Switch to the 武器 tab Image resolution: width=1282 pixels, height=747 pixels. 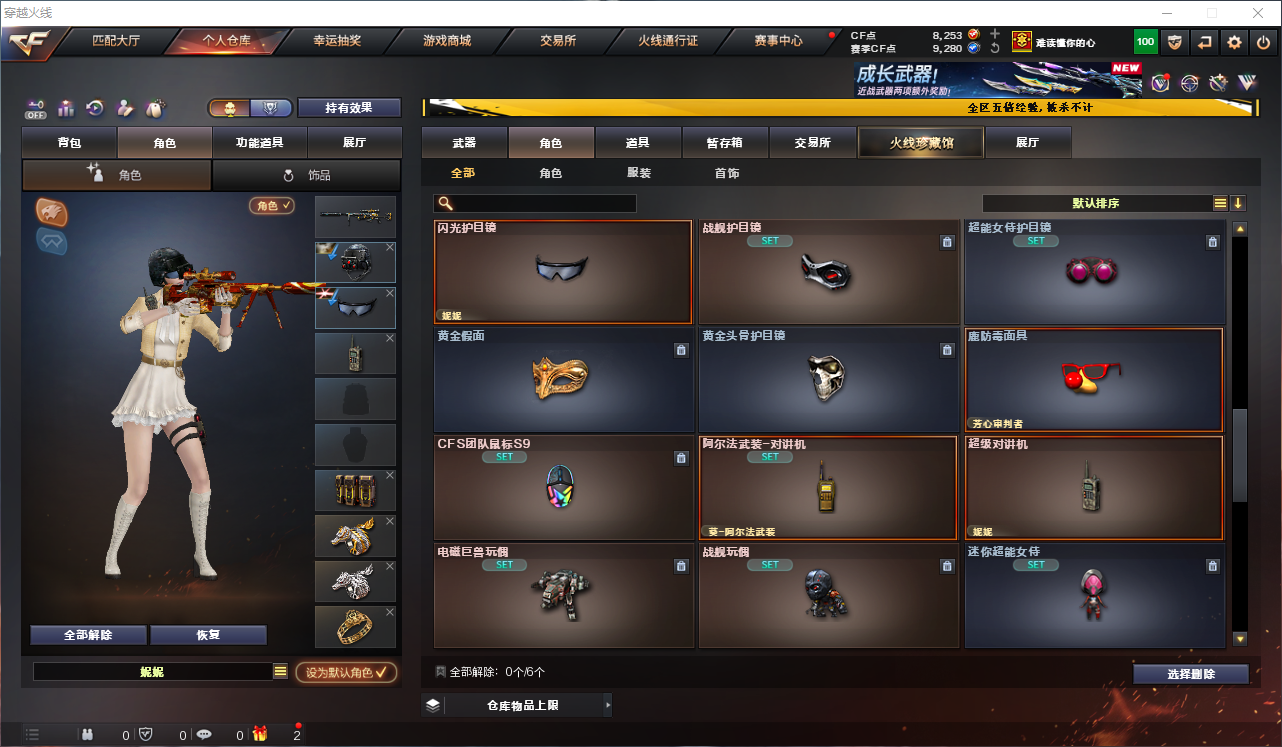pyautogui.click(x=466, y=142)
